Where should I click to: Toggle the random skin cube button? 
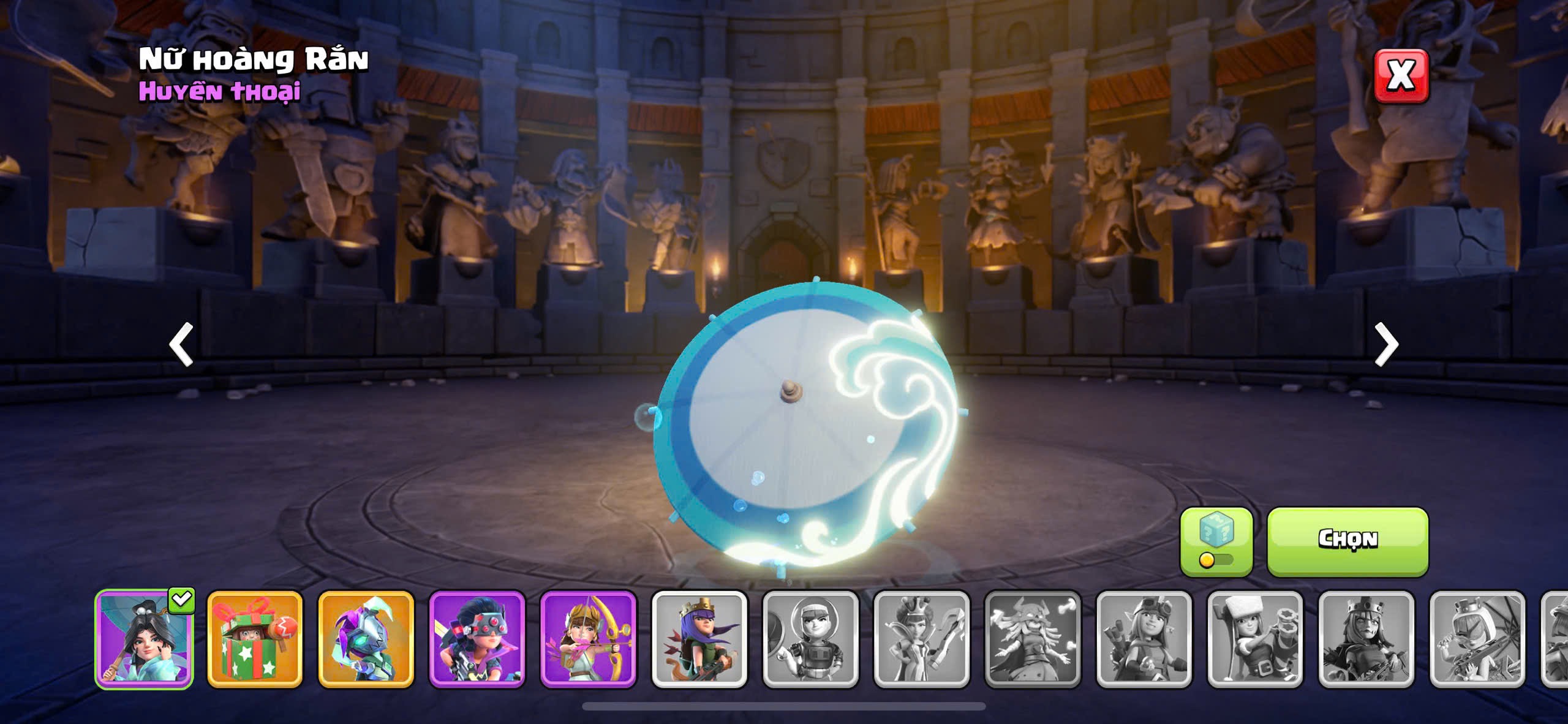[x=1216, y=541]
